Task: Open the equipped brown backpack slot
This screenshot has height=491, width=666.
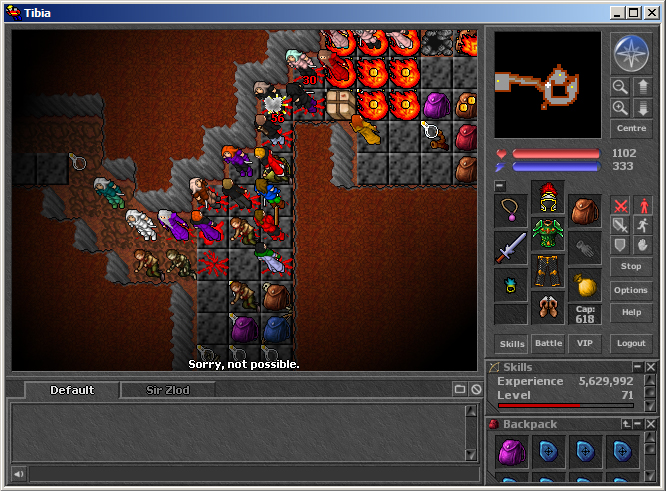Action: click(585, 211)
